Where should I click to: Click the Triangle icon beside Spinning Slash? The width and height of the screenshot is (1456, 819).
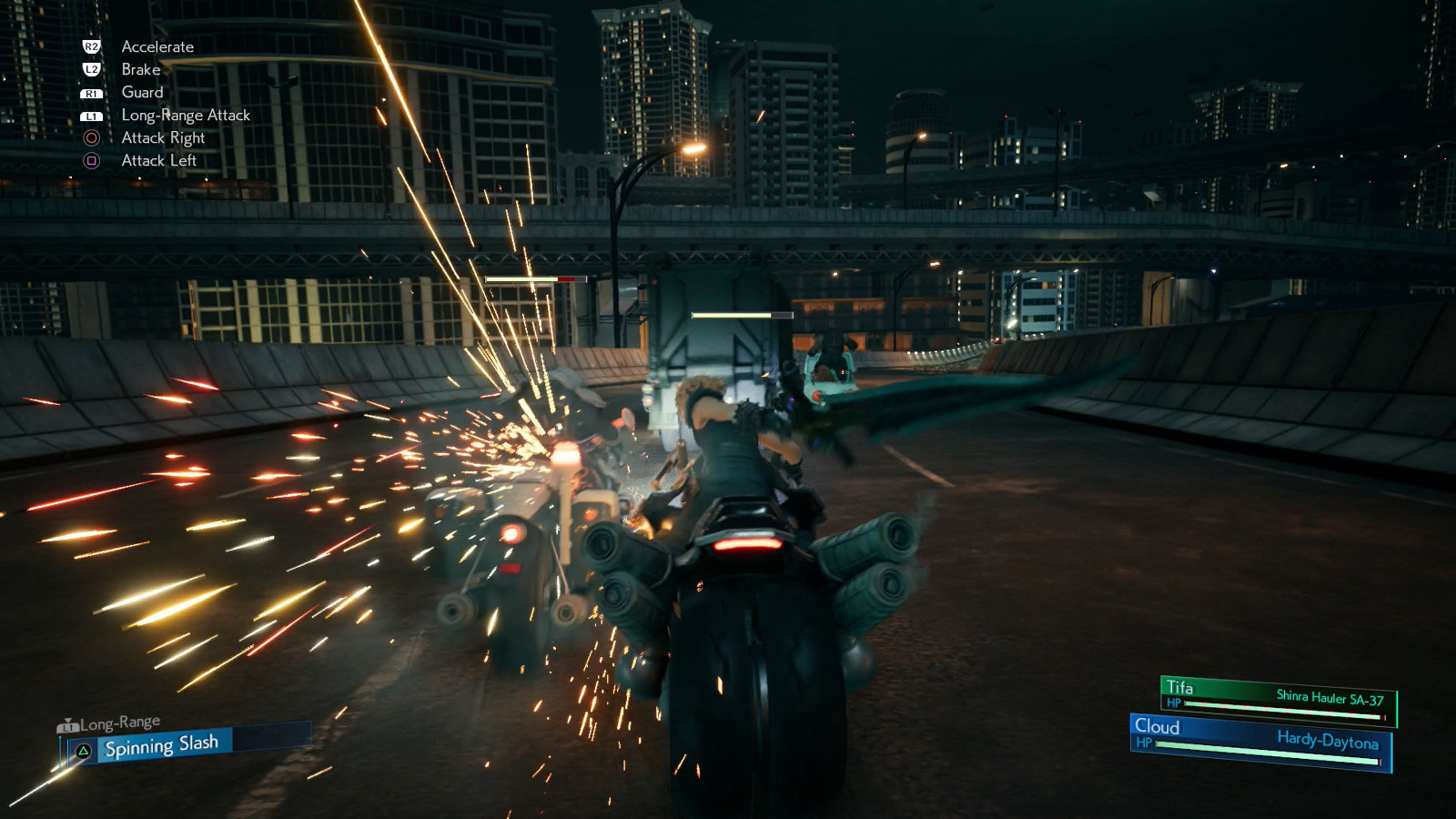[x=83, y=749]
